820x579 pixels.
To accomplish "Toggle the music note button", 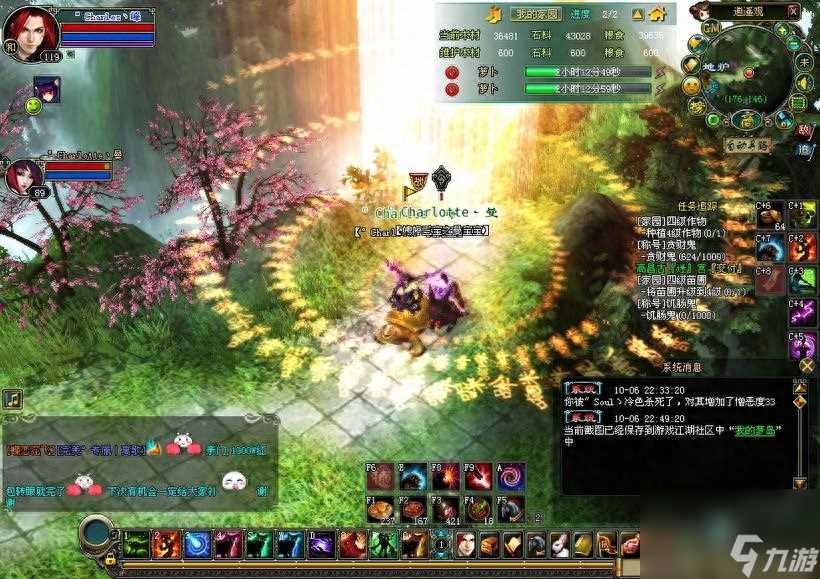I will 12,399.
